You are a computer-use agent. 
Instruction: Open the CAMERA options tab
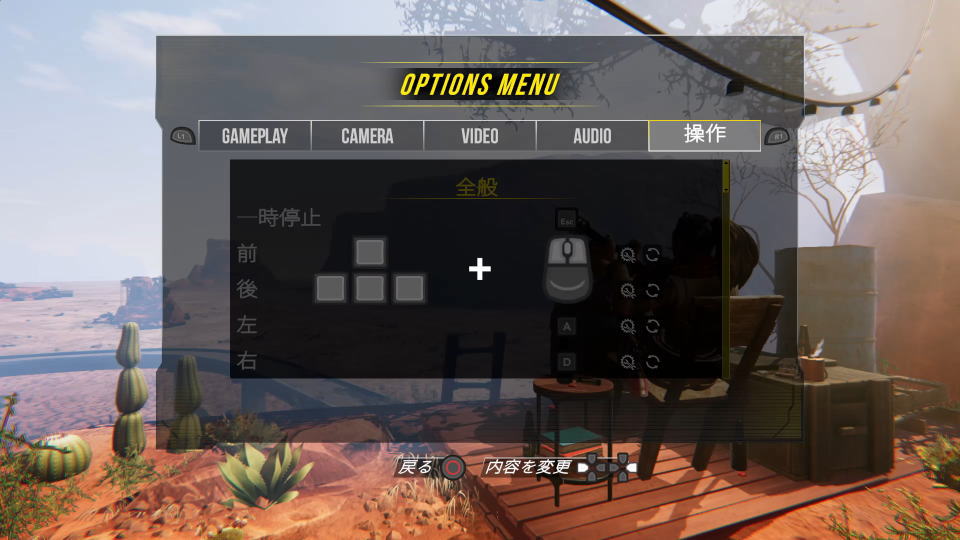[x=367, y=136]
